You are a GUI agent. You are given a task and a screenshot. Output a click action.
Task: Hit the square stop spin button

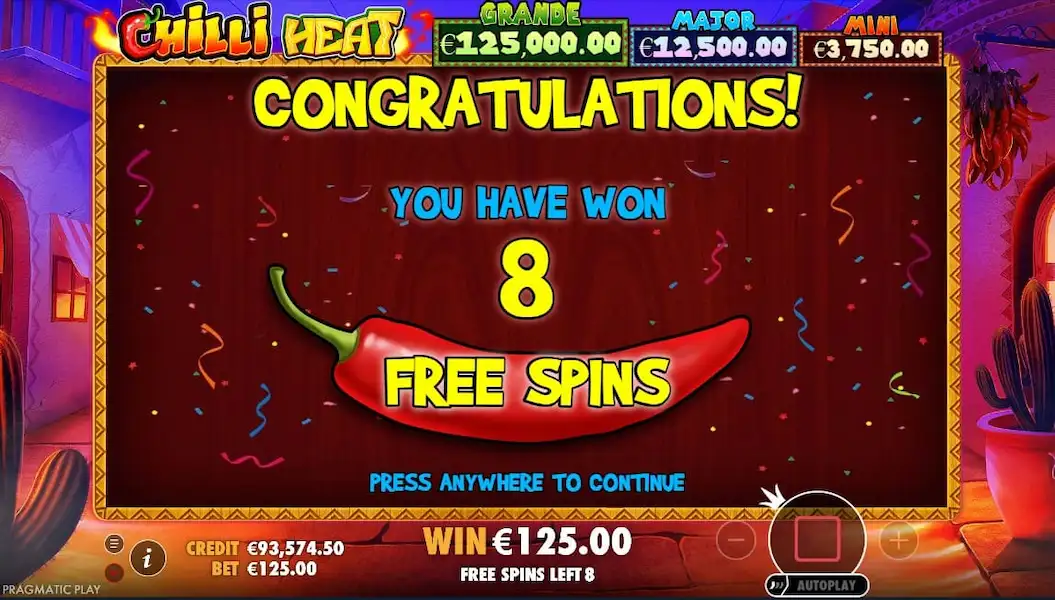[817, 540]
